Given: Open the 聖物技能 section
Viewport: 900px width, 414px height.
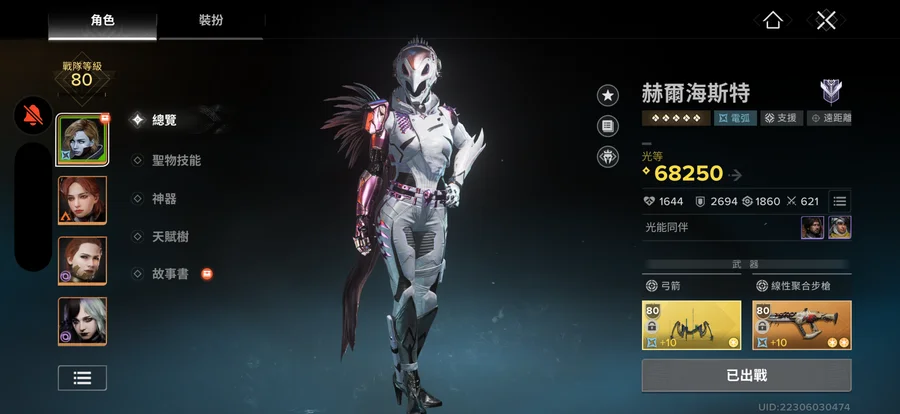Looking at the screenshot, I should tap(174, 160).
